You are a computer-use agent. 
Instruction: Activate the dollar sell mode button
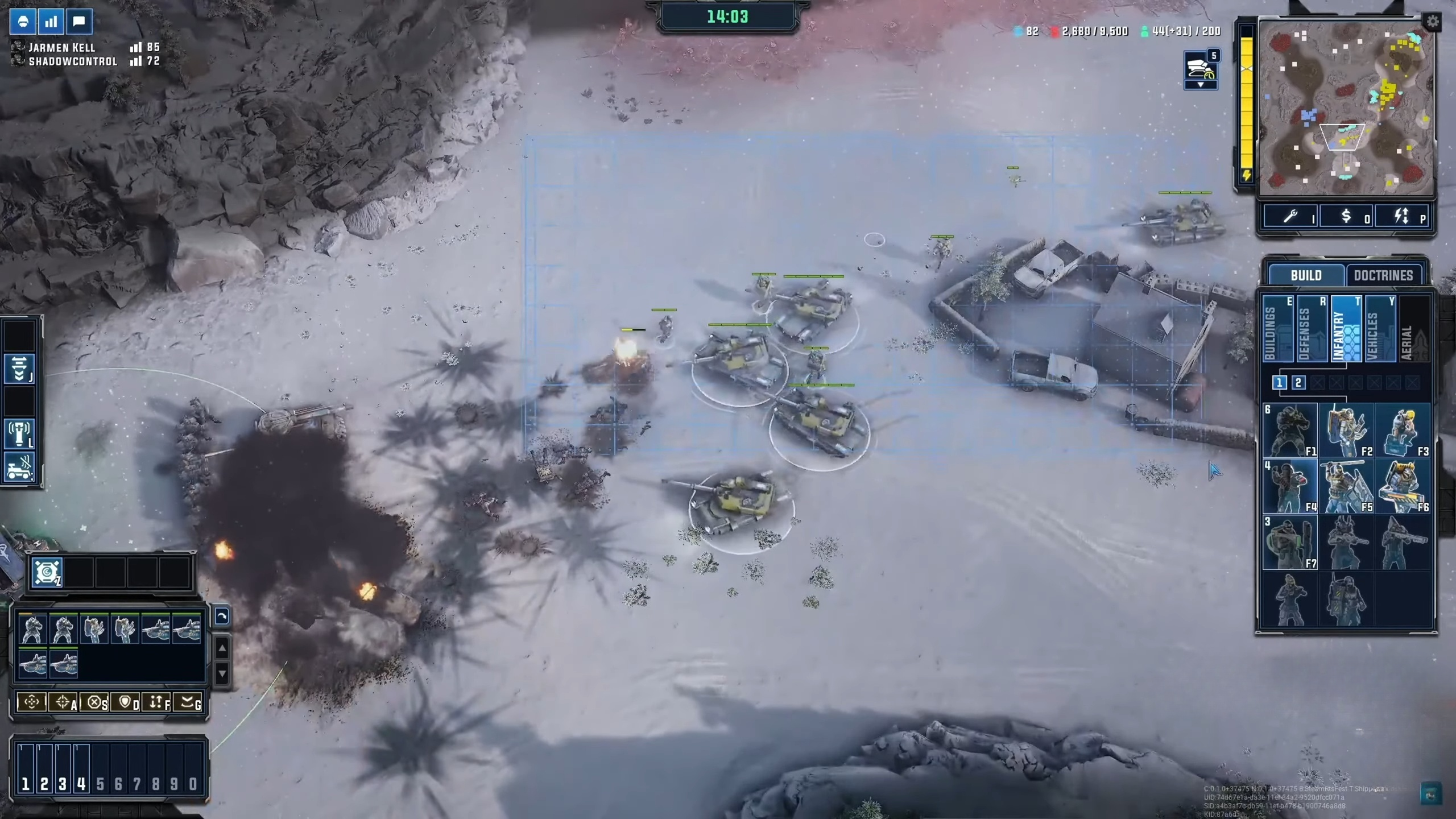tap(1346, 216)
